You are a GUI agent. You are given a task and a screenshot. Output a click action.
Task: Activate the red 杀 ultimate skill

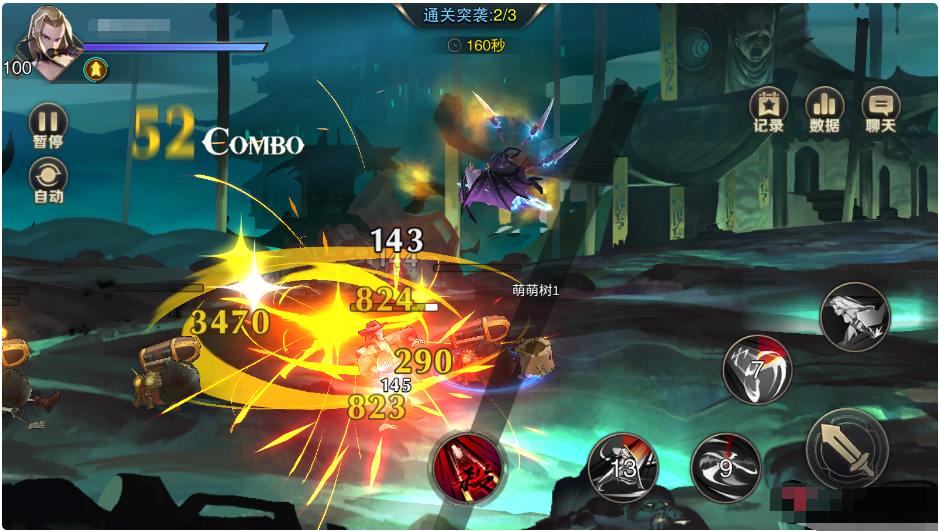(467, 467)
